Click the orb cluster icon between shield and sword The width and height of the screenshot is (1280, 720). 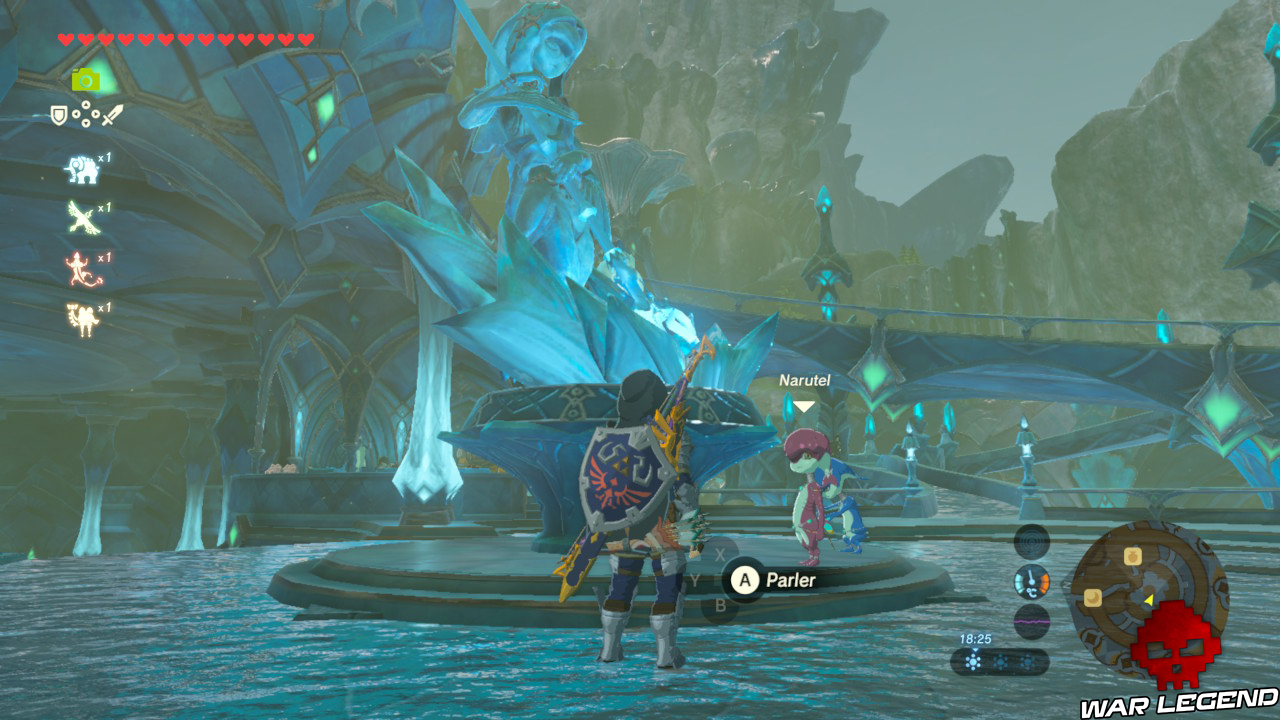(86, 113)
